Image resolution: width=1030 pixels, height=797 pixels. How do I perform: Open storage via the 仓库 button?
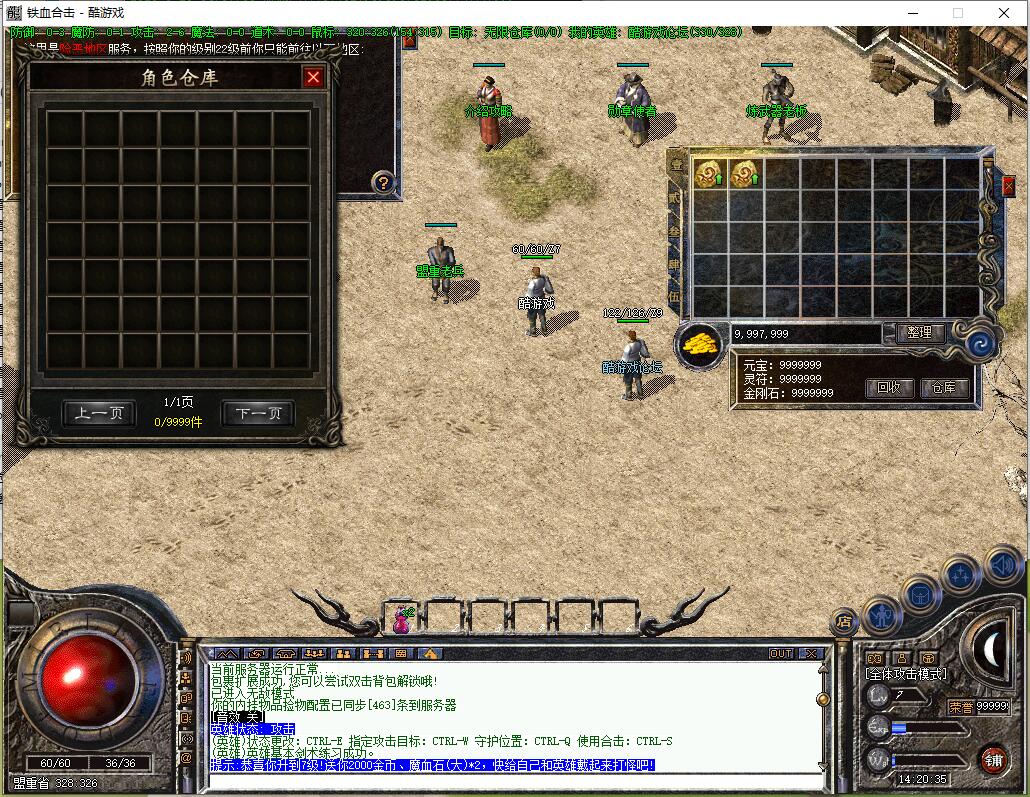tap(943, 387)
